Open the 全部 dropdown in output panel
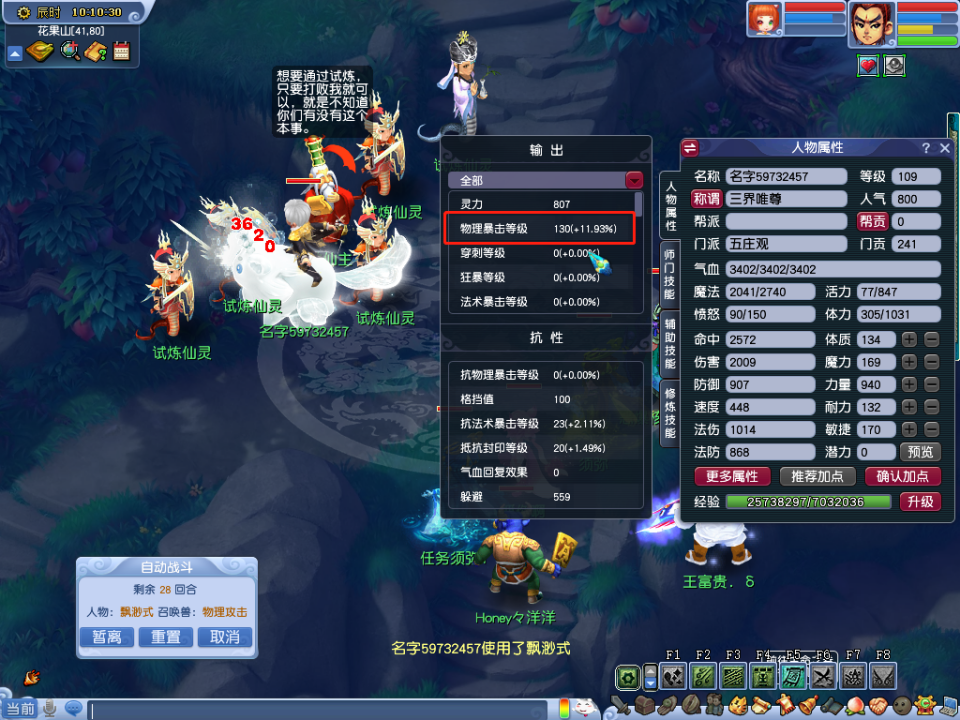The width and height of the screenshot is (960, 720). 633,181
